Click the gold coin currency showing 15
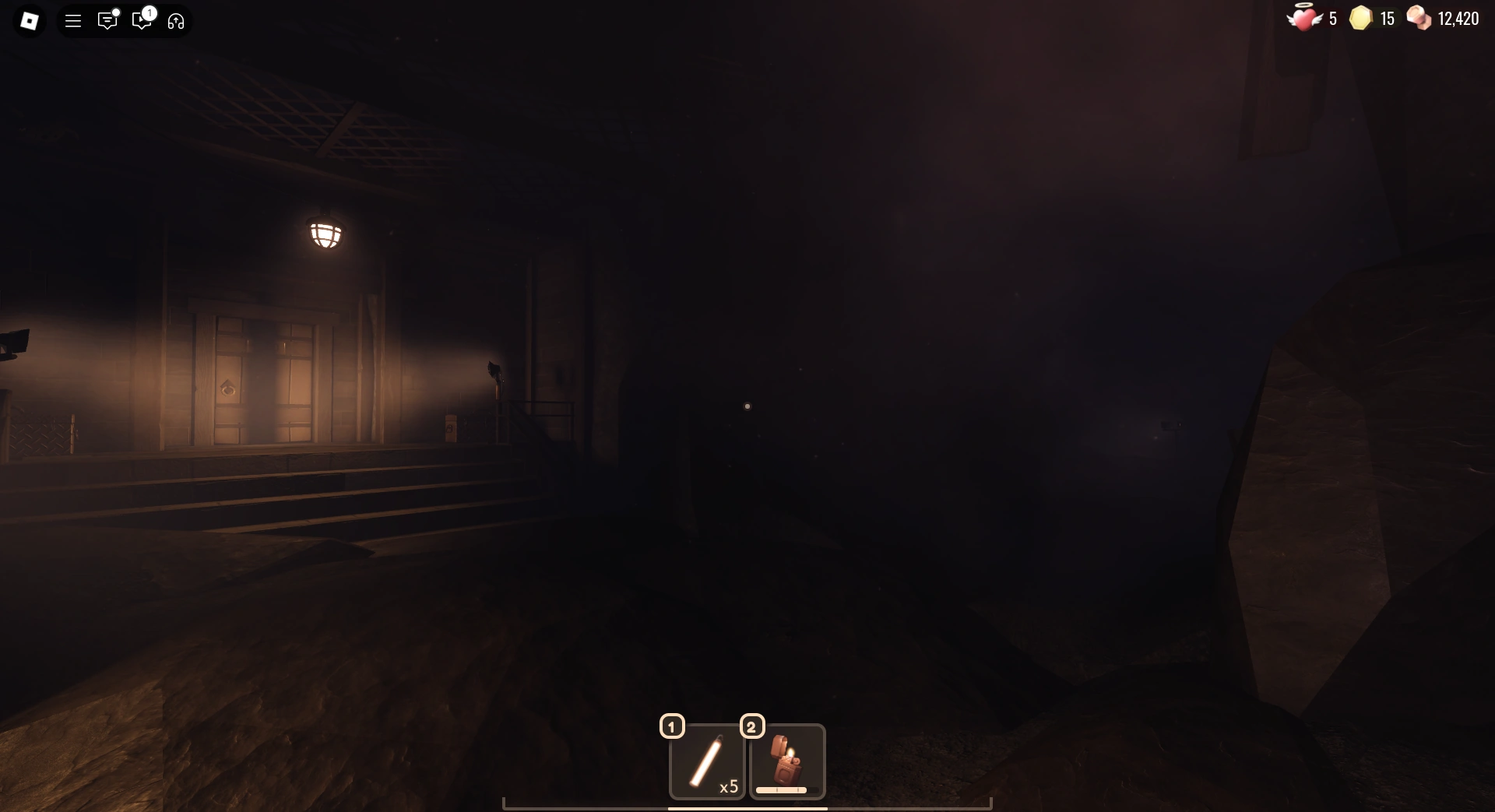The width and height of the screenshot is (1495, 812). [x=1370, y=18]
